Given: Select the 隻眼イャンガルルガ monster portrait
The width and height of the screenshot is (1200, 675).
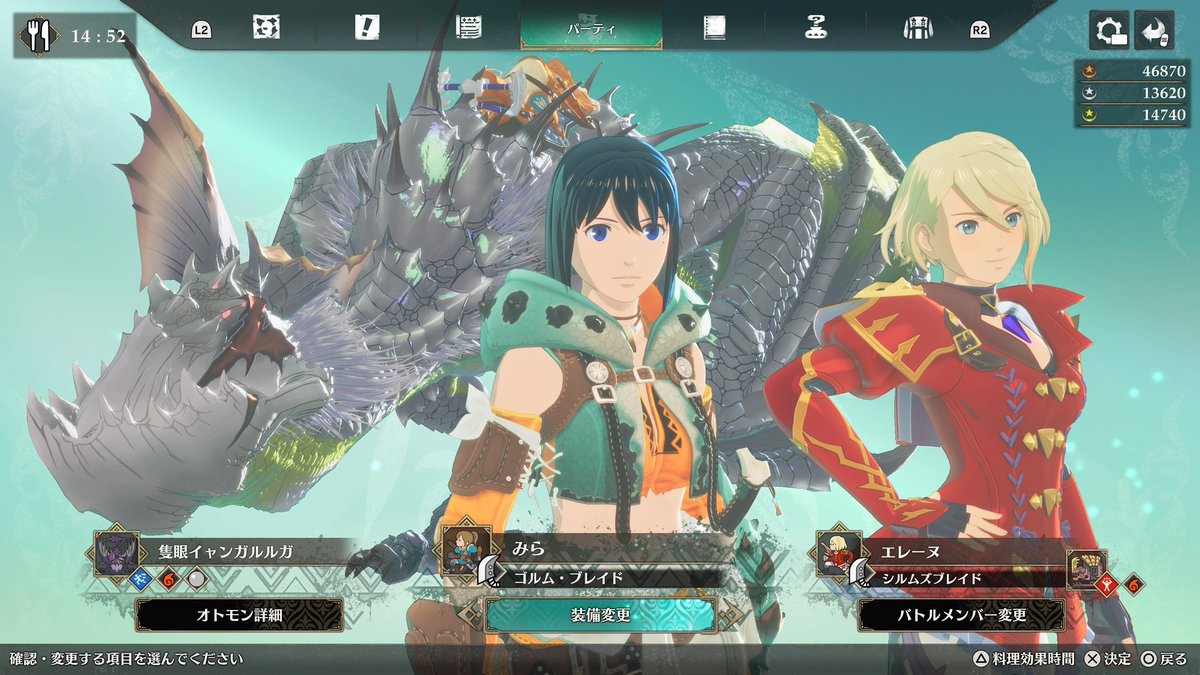Looking at the screenshot, I should point(113,552).
